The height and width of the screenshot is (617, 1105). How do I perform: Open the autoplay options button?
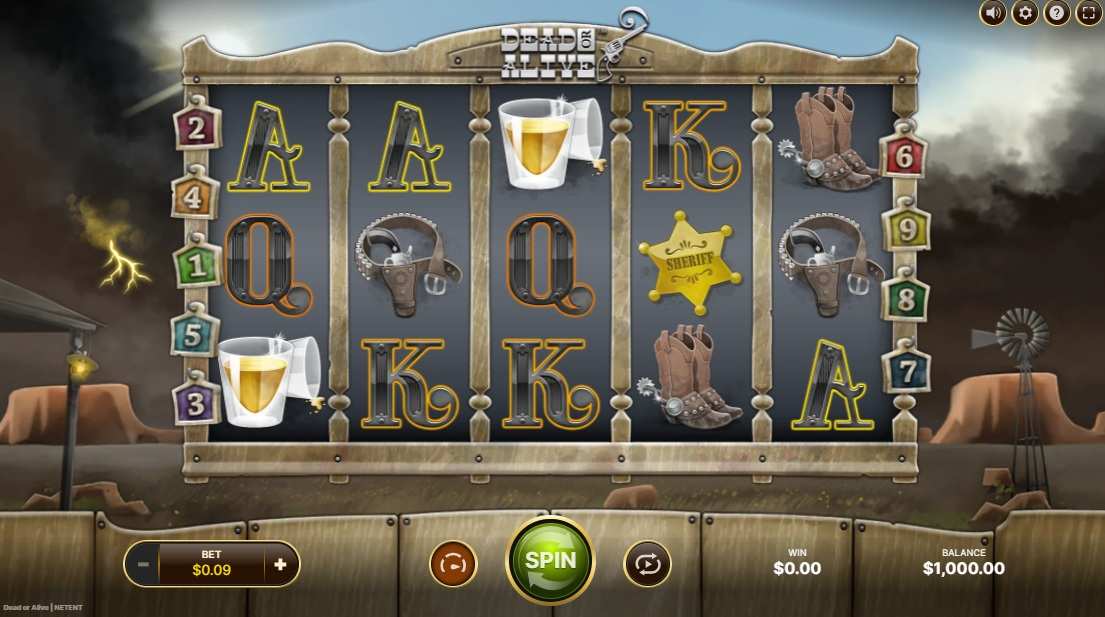tap(647, 564)
